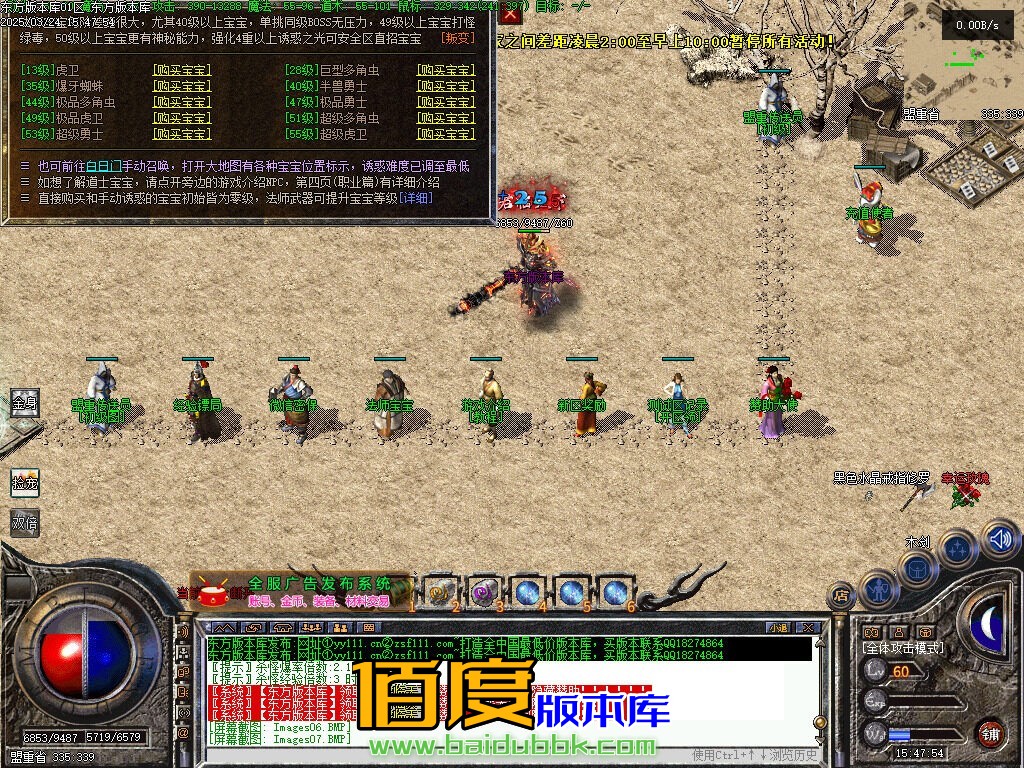1024x768 pixels.
Task: Use the purple scroll in hotbar slot 2
Action: pyautogui.click(x=483, y=592)
